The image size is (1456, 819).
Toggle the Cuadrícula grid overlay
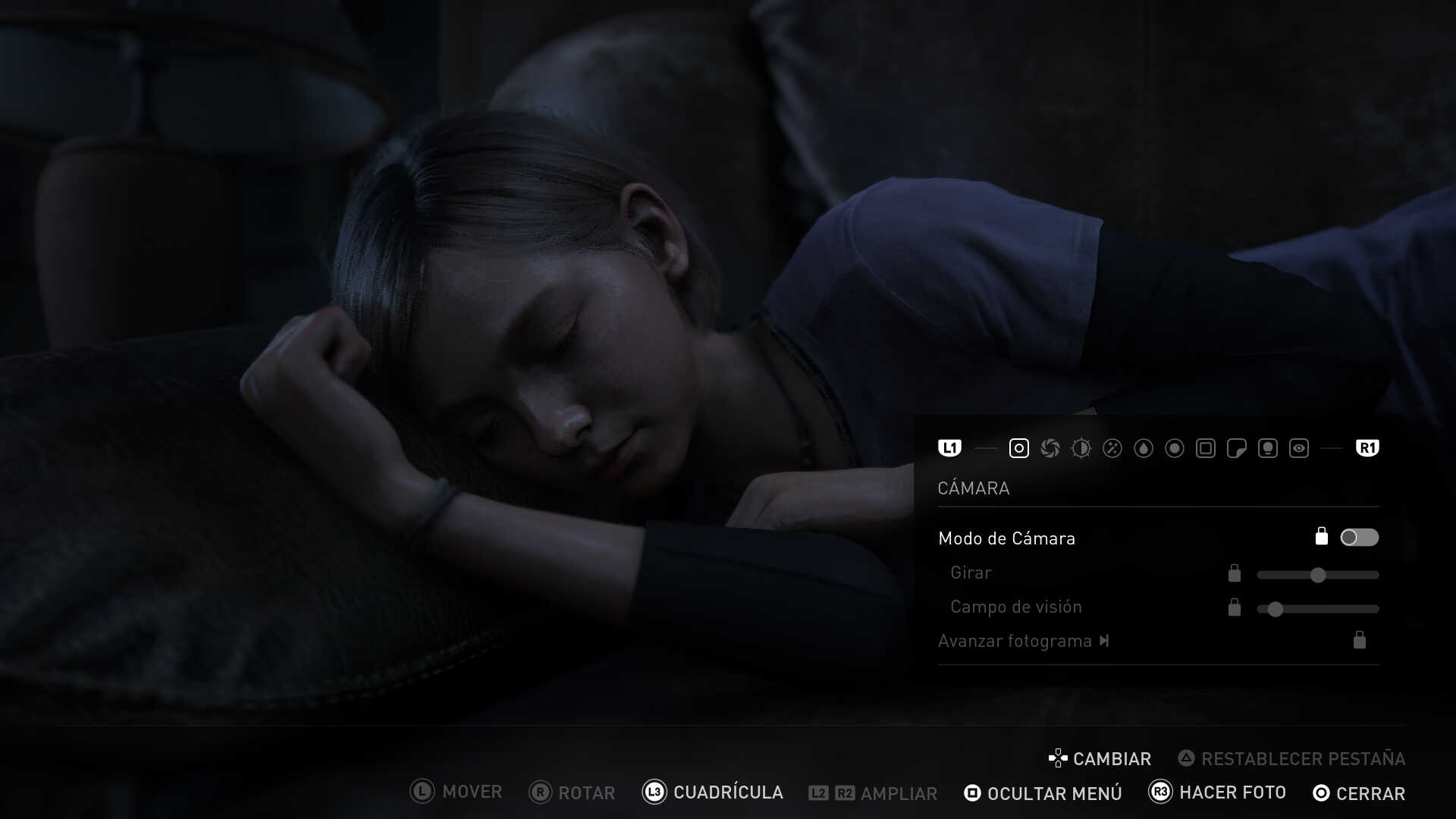pyautogui.click(x=713, y=792)
